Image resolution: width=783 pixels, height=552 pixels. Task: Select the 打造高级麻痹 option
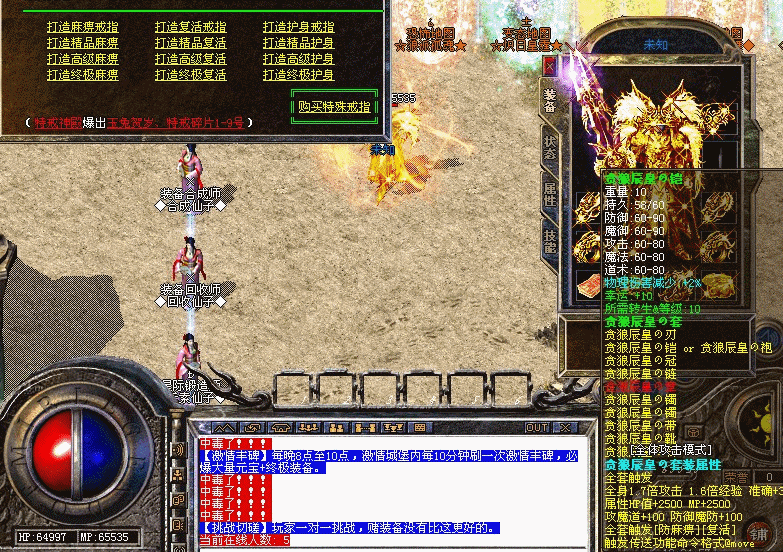pyautogui.click(x=82, y=59)
